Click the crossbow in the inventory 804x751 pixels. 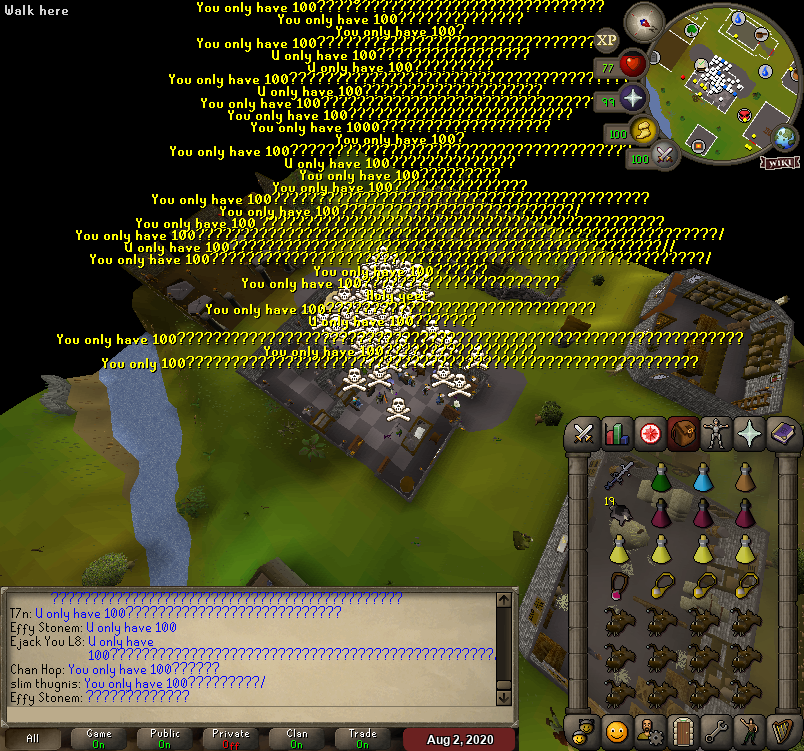[618, 474]
